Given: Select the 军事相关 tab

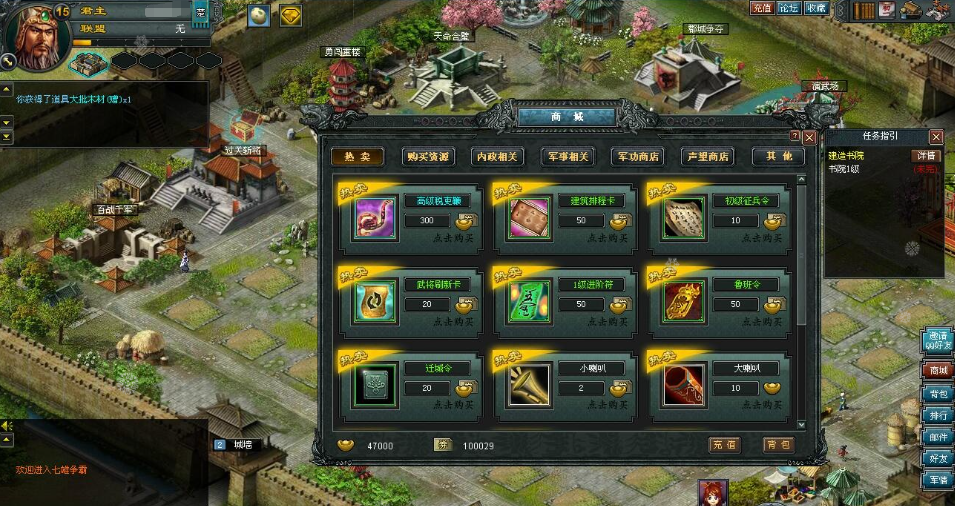Looking at the screenshot, I should tap(567, 156).
